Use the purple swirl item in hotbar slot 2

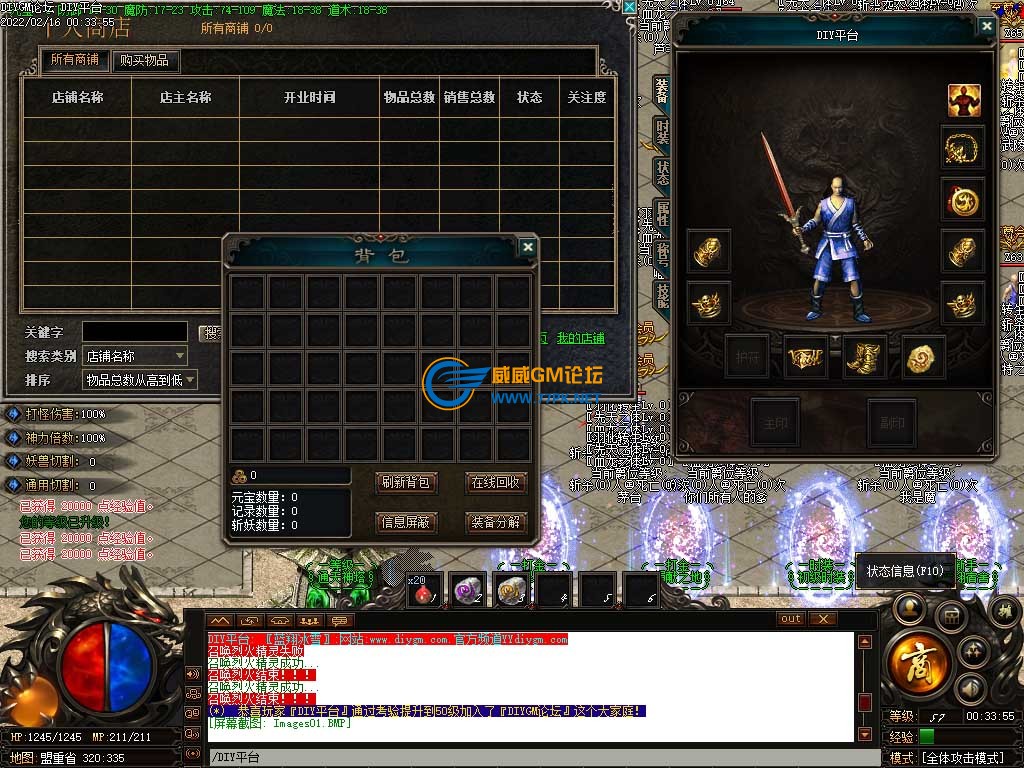click(468, 591)
